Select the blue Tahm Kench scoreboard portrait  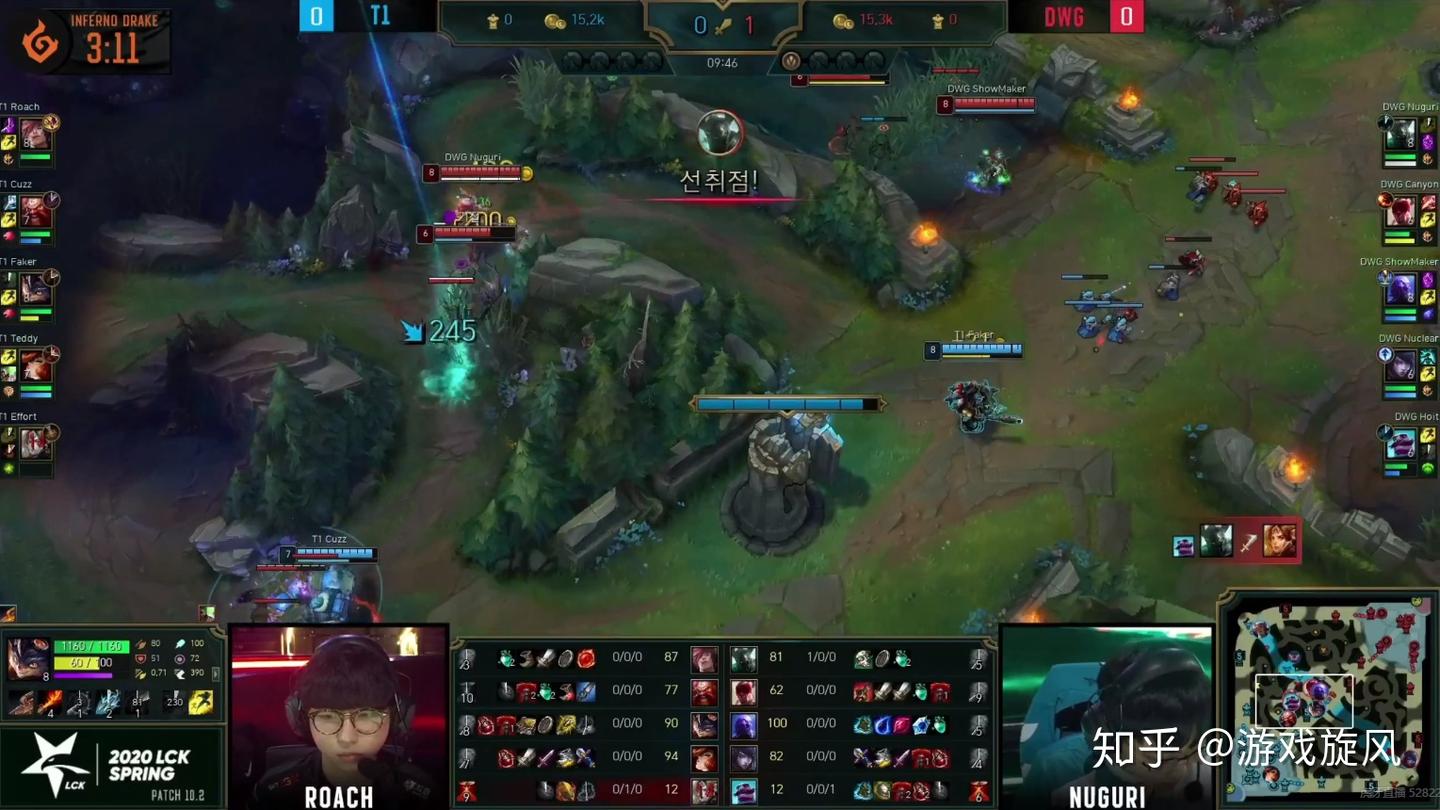pyautogui.click(x=743, y=790)
